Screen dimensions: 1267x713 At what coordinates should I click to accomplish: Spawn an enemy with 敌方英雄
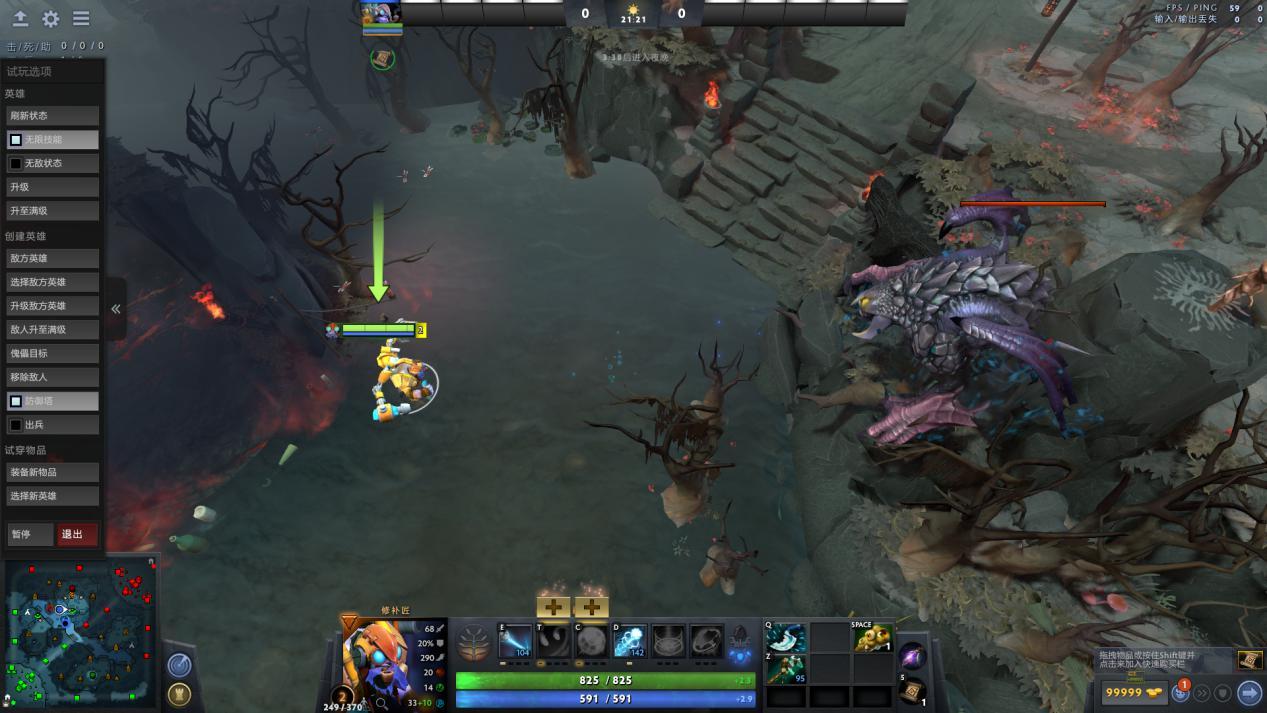coord(52,258)
